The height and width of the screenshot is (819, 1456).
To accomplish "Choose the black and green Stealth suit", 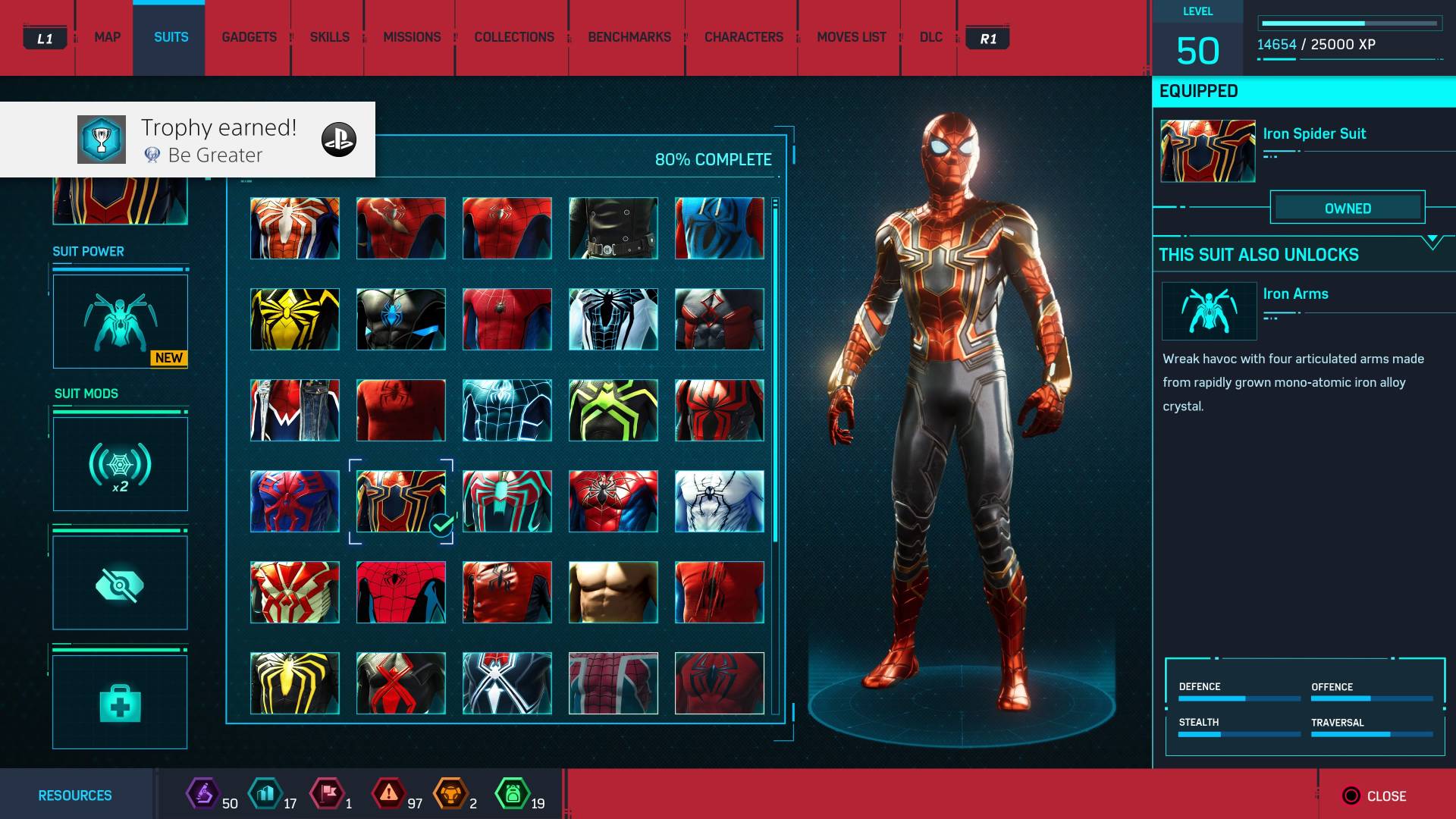I will (x=613, y=410).
